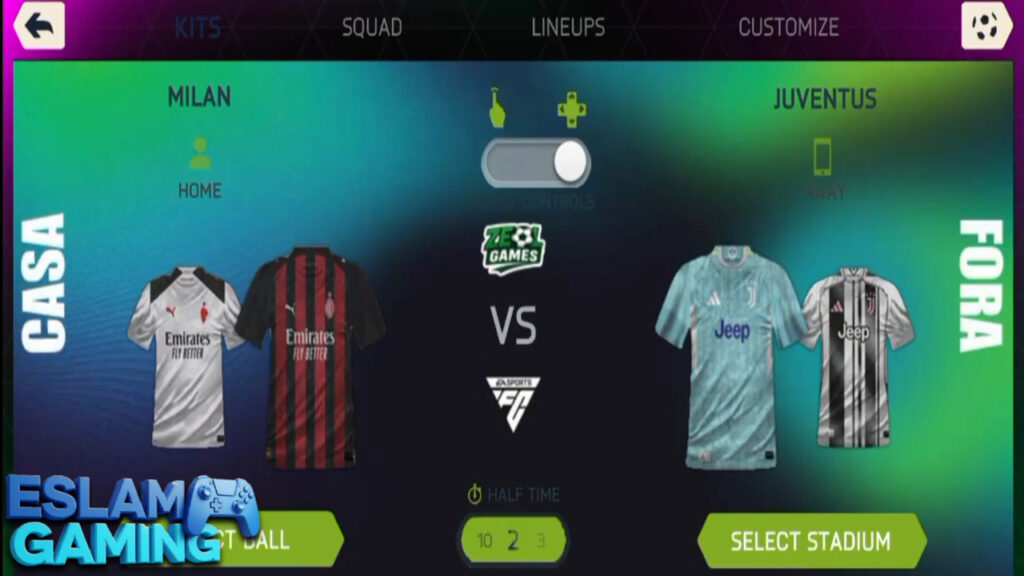This screenshot has height=576, width=1024.
Task: Select the touch gesture control icon
Action: 497,108
